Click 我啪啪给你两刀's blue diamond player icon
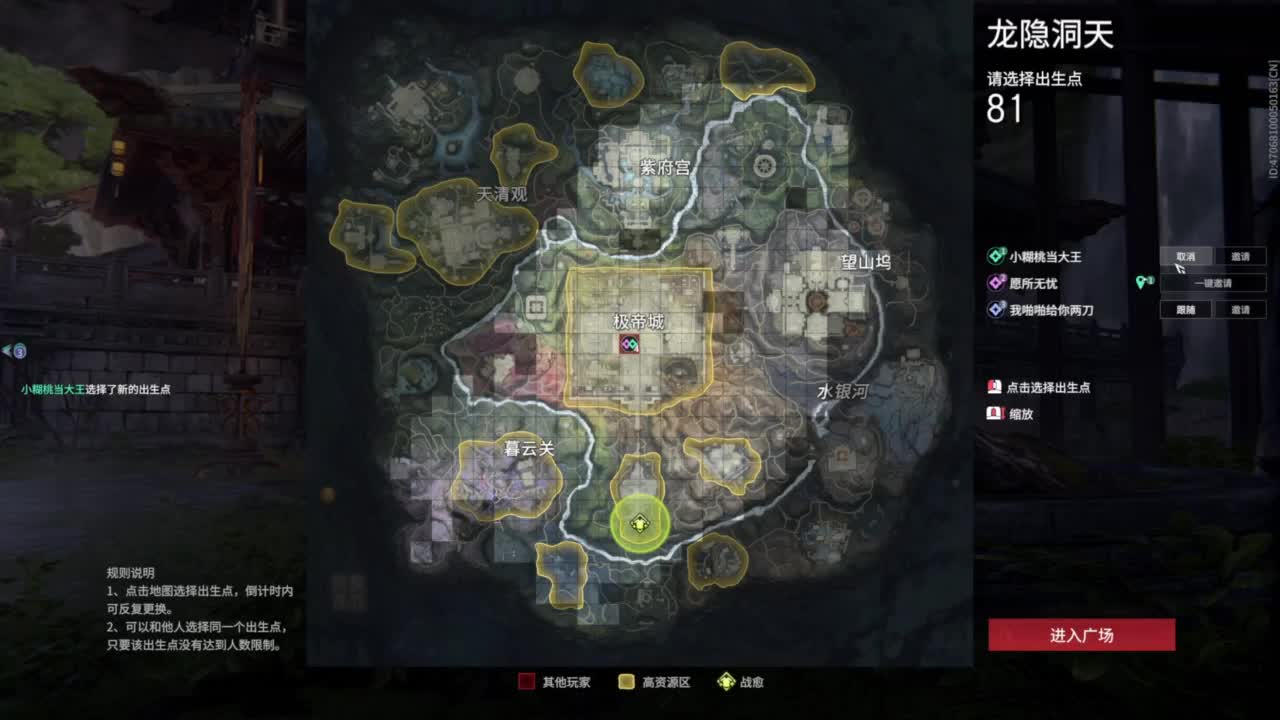Viewport: 1280px width, 720px height. click(995, 310)
